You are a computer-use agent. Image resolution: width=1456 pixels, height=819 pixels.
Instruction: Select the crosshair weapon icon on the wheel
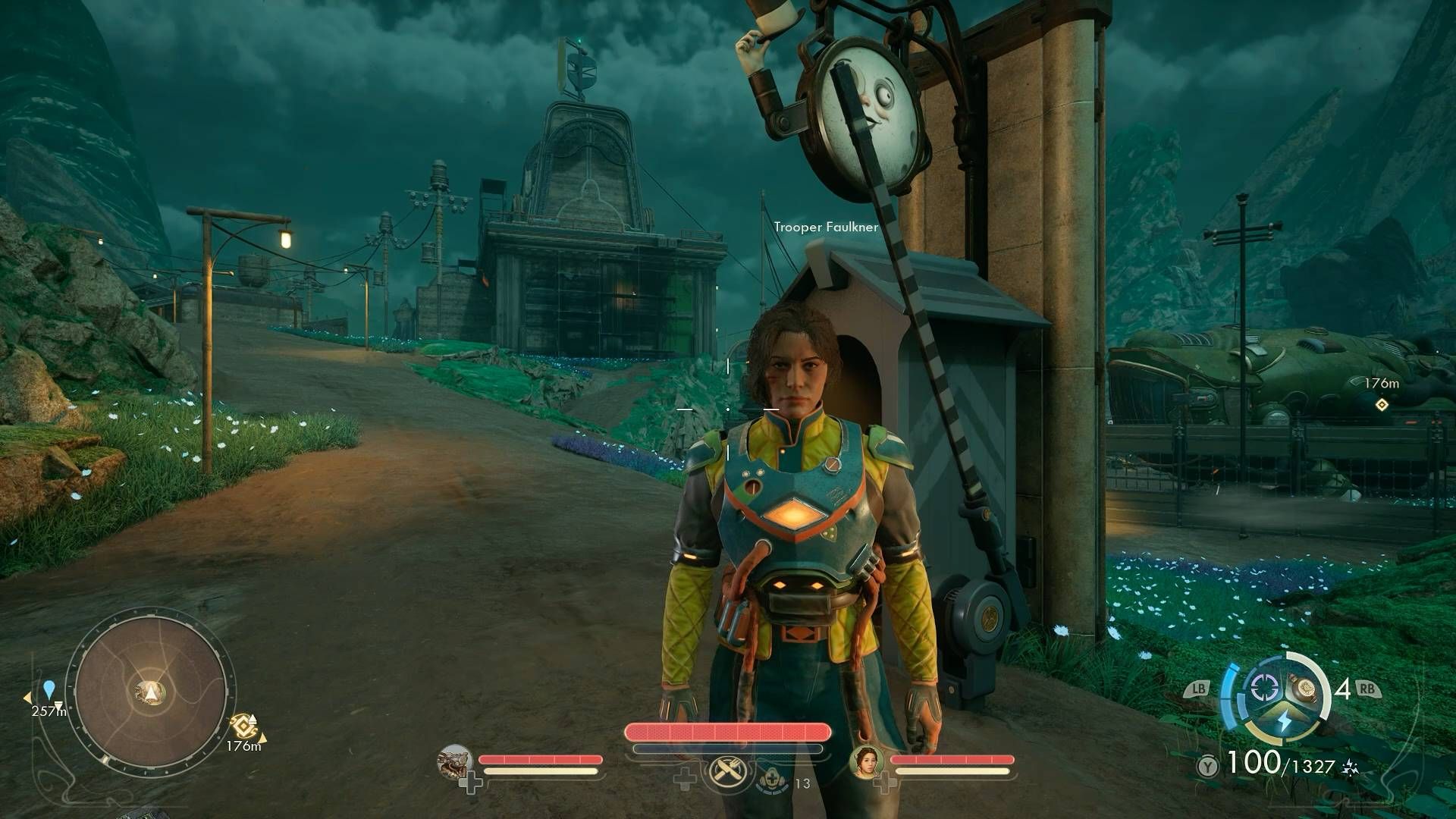1264,689
